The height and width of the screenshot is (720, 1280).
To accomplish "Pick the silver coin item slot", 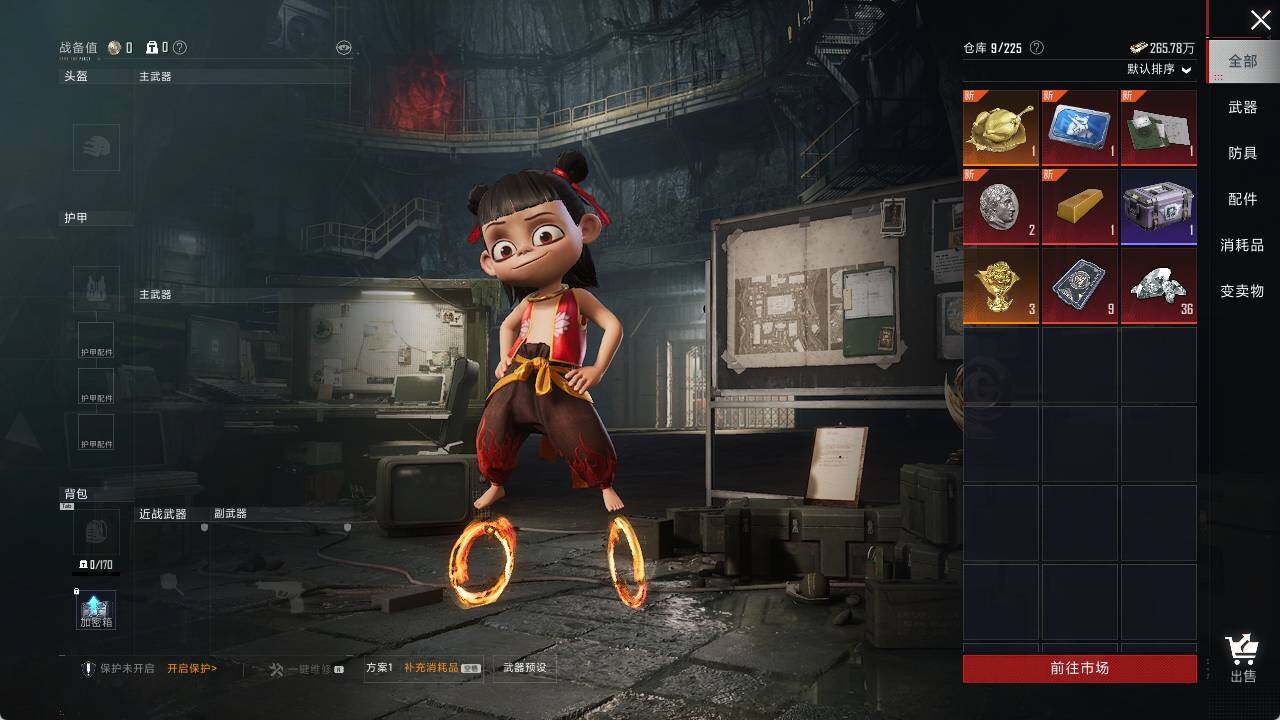I will [x=1001, y=206].
